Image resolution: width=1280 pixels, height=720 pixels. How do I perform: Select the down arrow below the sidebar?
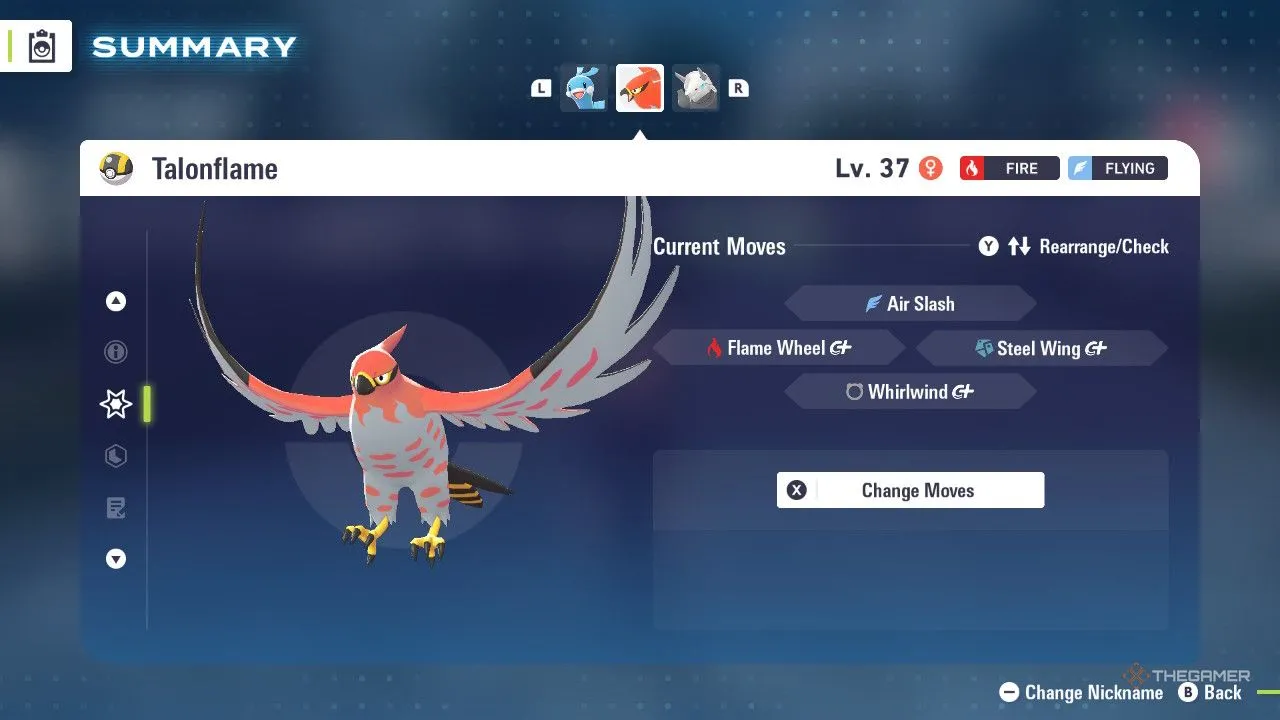(115, 559)
